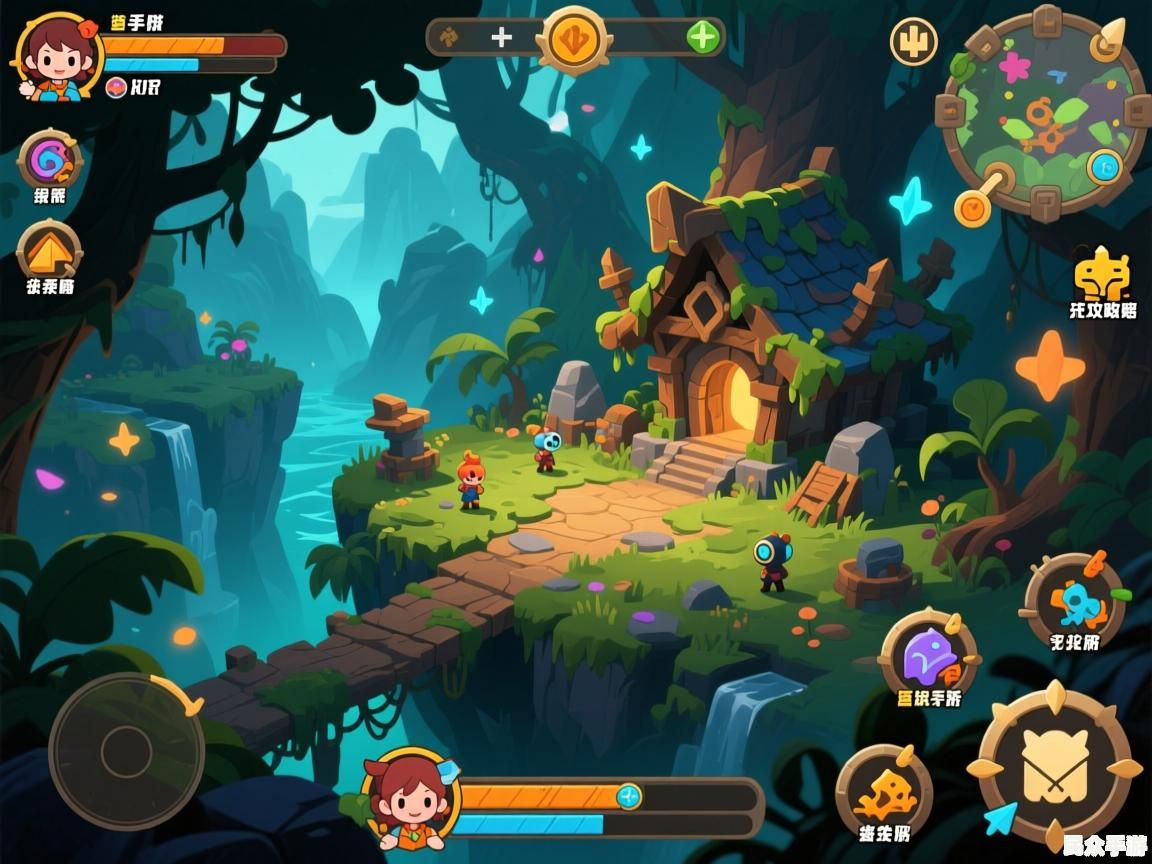The image size is (1152, 864).
Task: Tap the purple swirl icon
Action: 48,160
